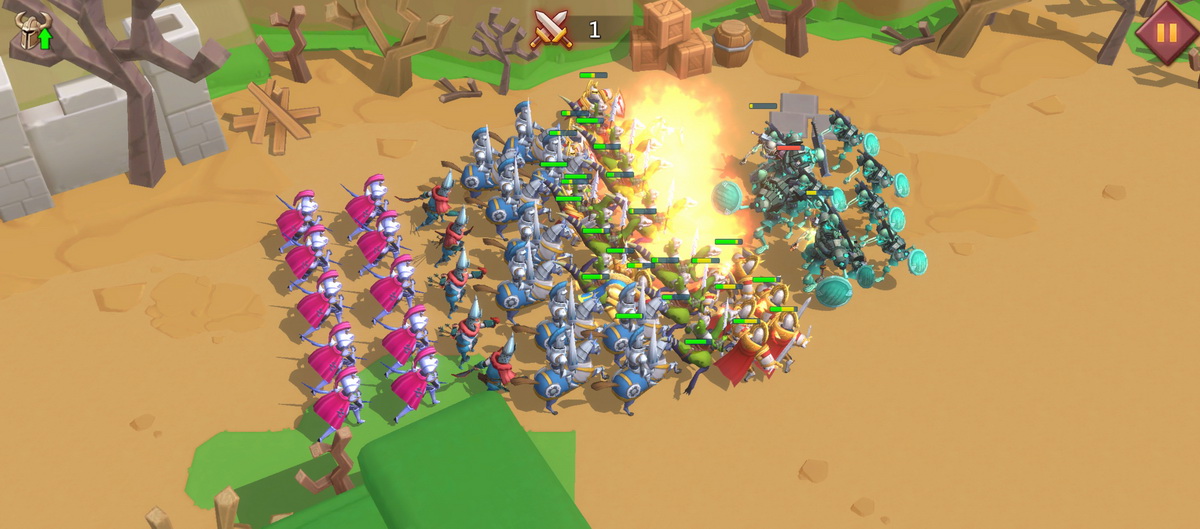
Task: Pause the battle with the diamond button
Action: (x=1166, y=31)
